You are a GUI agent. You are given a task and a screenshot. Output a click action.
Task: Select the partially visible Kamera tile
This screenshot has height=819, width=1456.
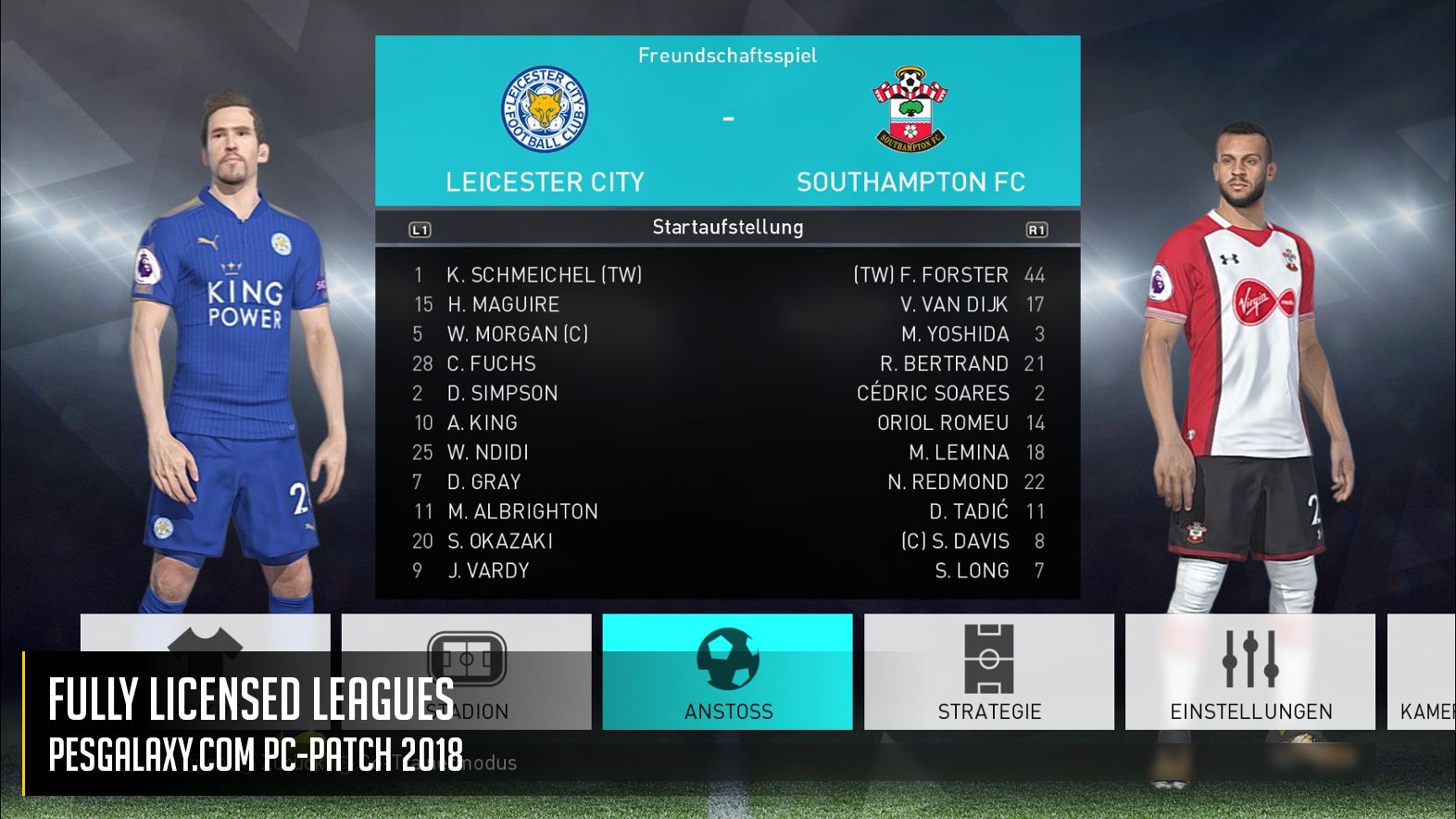[x=1423, y=672]
